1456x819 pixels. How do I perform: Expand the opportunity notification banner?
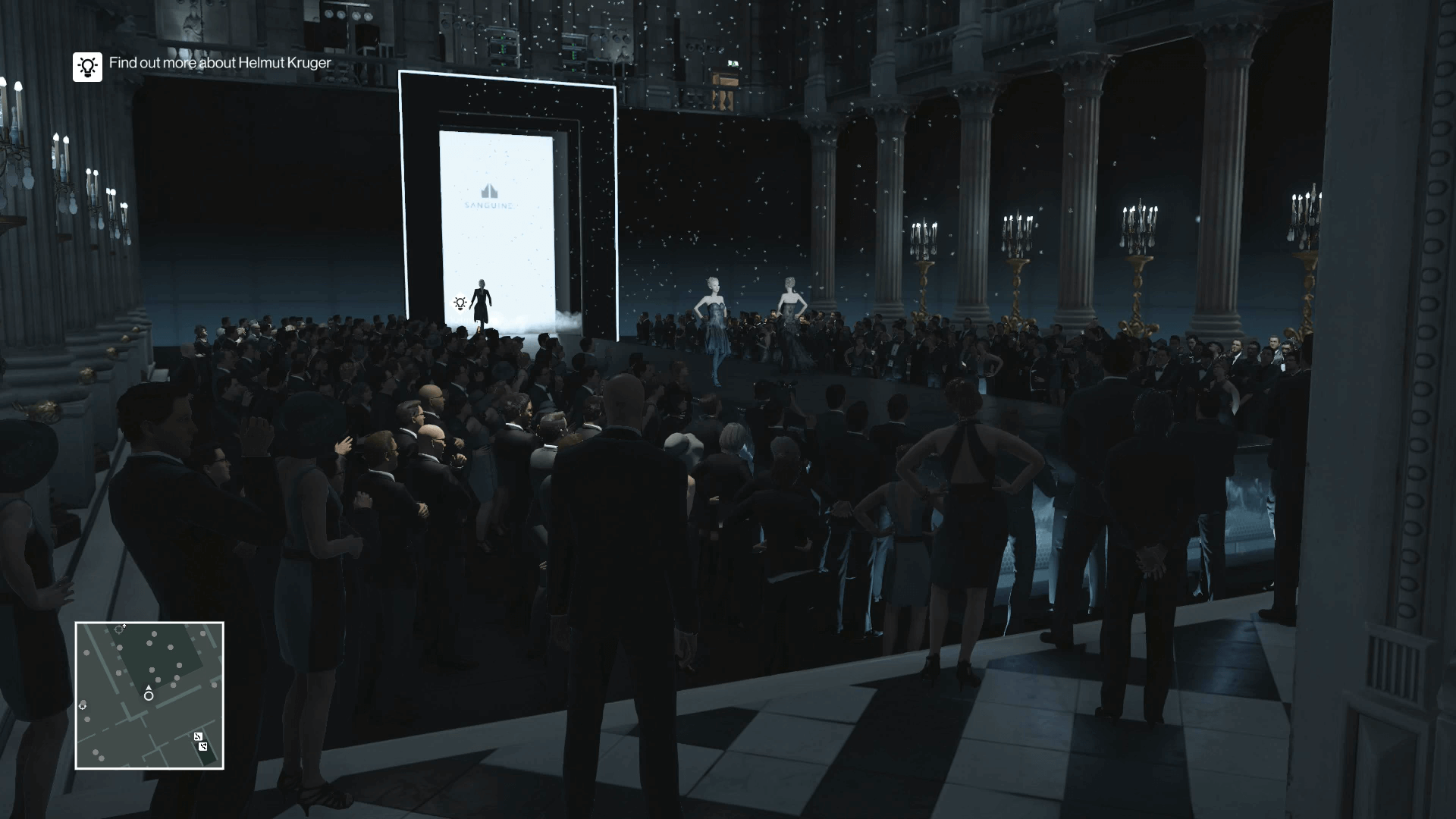pos(201,64)
